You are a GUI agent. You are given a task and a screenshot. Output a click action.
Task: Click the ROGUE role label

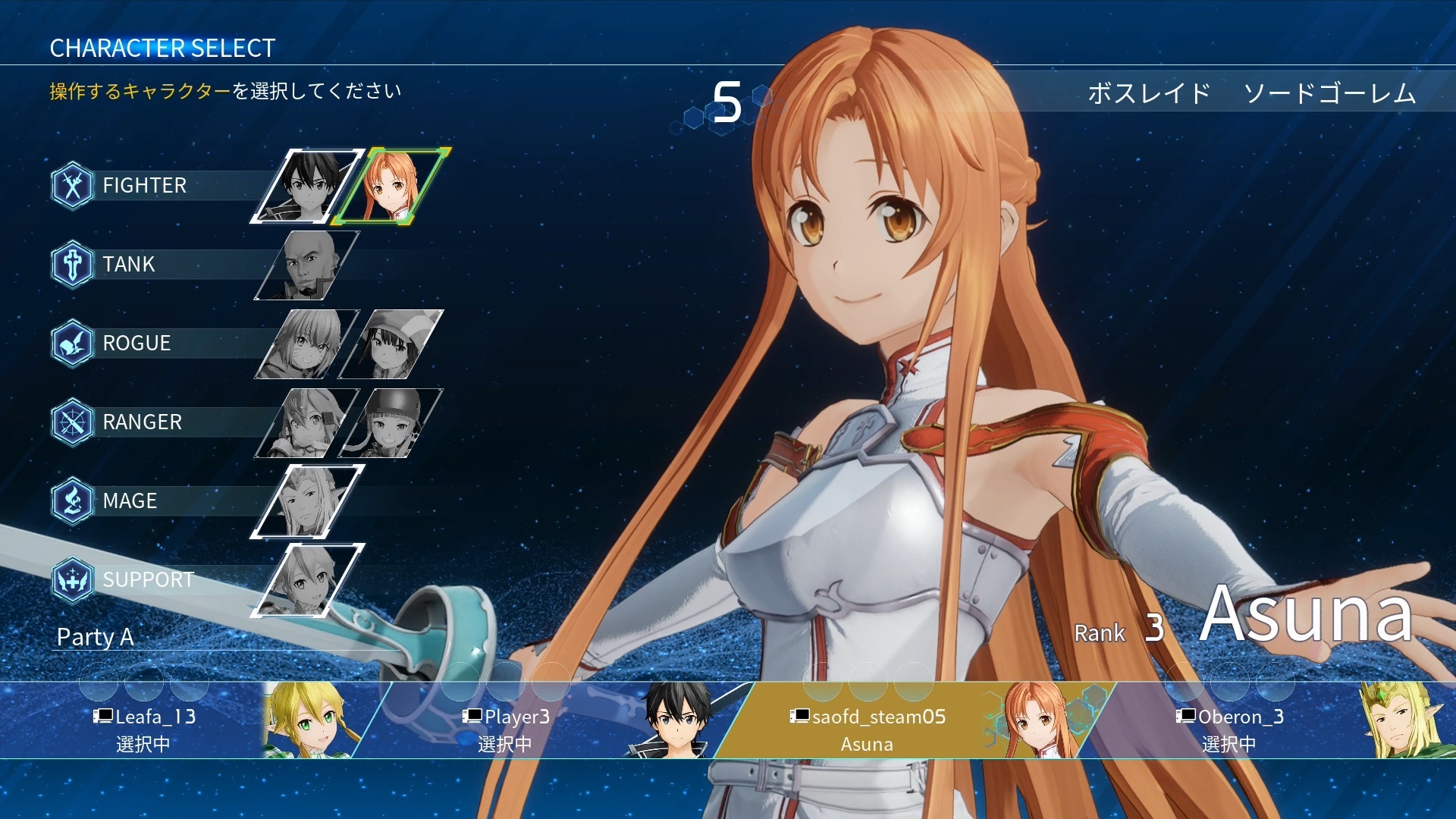pos(136,344)
